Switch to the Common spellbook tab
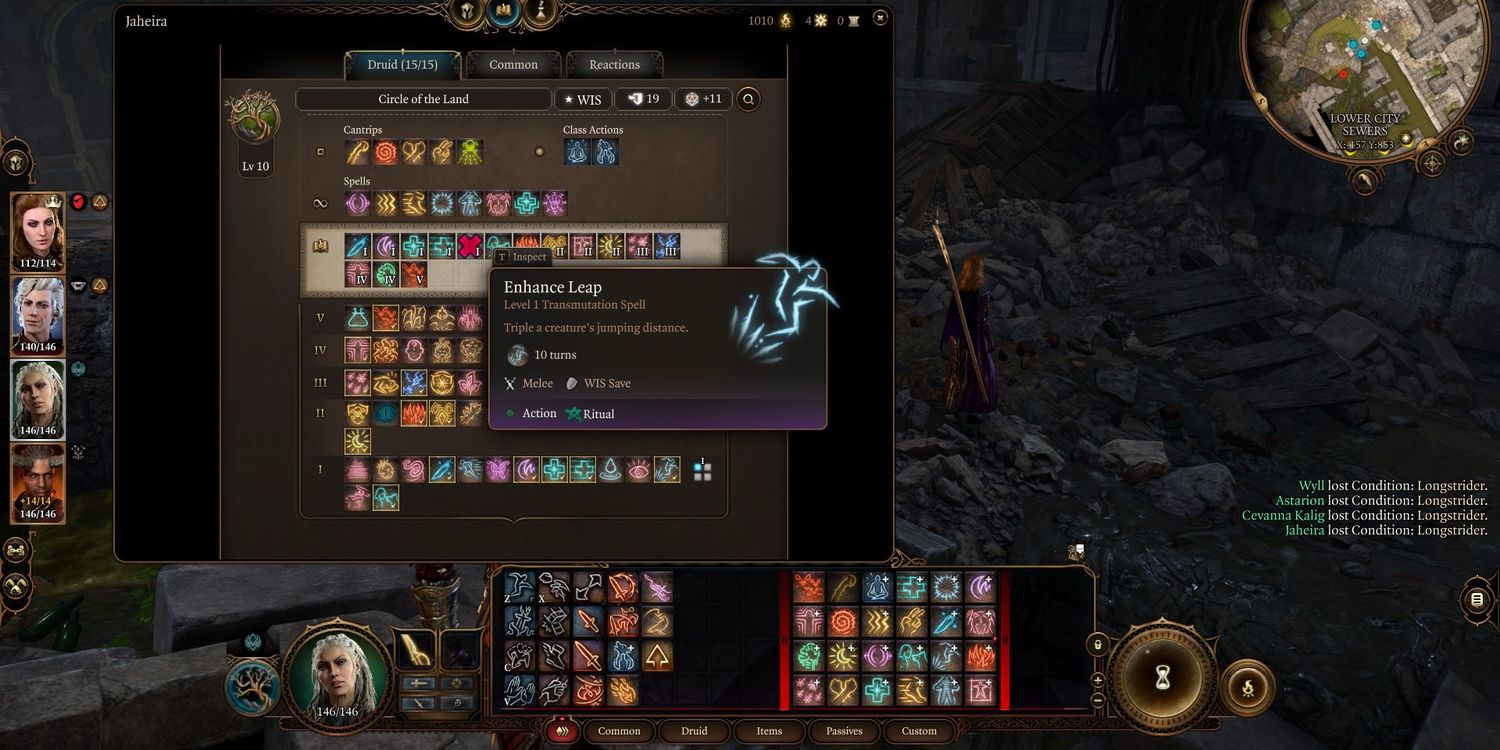This screenshot has height=750, width=1500. click(x=513, y=65)
